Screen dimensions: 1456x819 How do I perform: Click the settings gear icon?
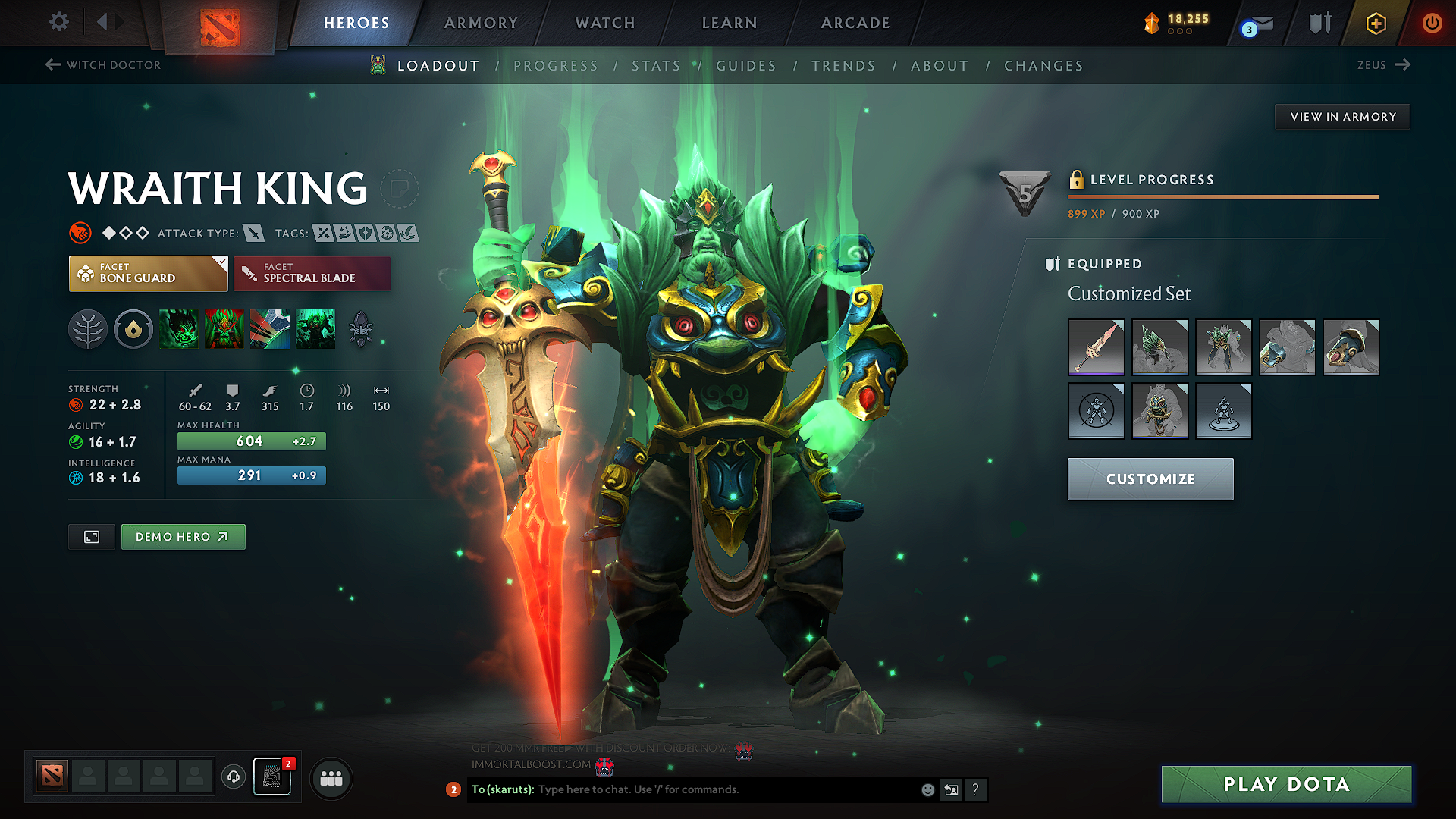58,22
